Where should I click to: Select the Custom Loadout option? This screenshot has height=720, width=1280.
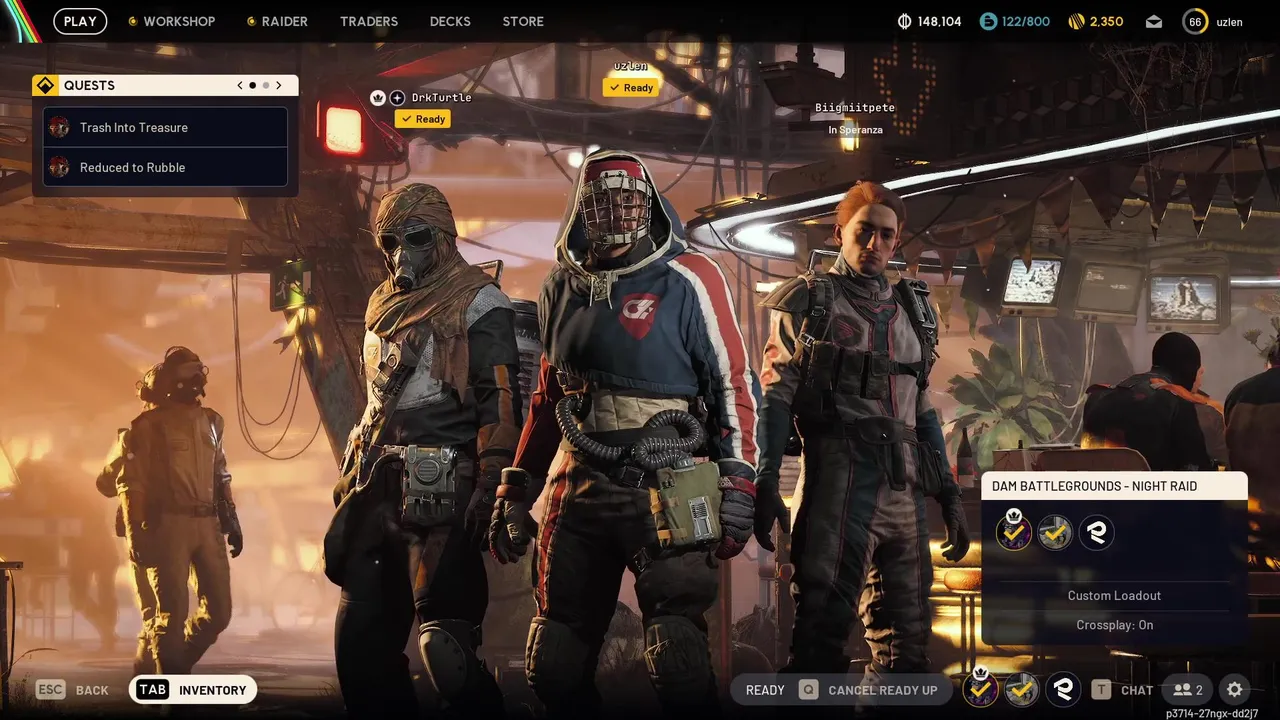click(1114, 596)
